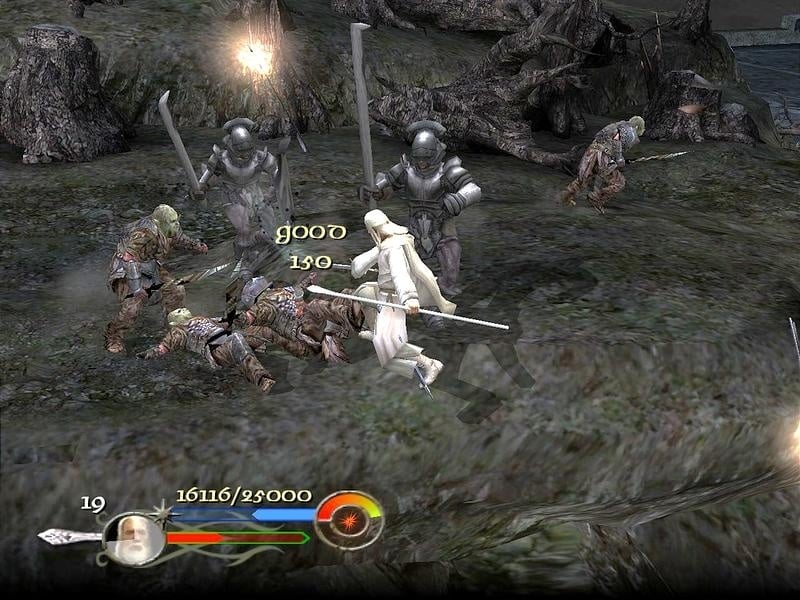Viewport: 800px width, 600px height.
Task: Click the silver ranged weapon icon
Action: point(68,537)
